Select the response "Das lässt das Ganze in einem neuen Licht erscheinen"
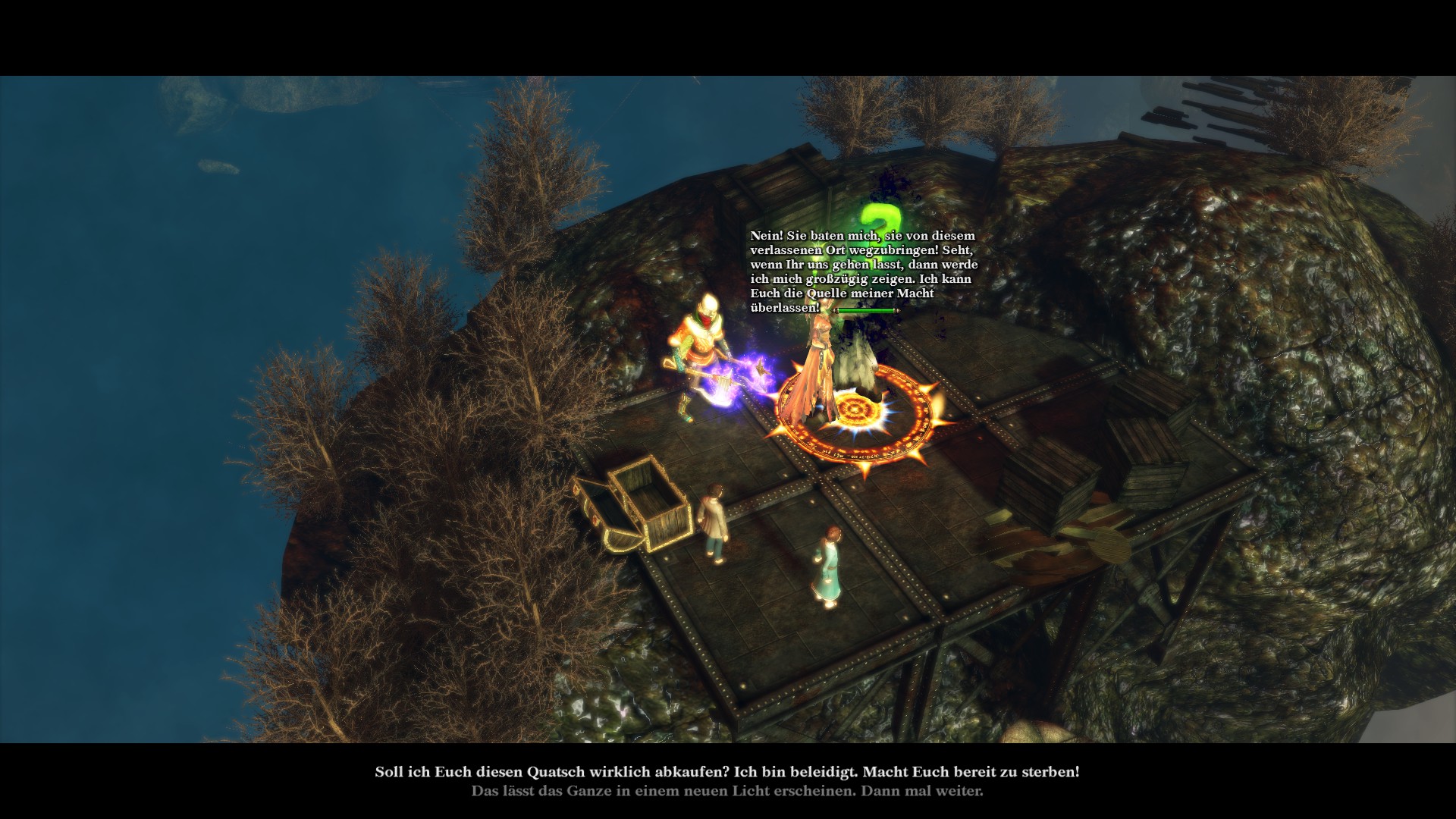1456x819 pixels. pyautogui.click(x=726, y=791)
